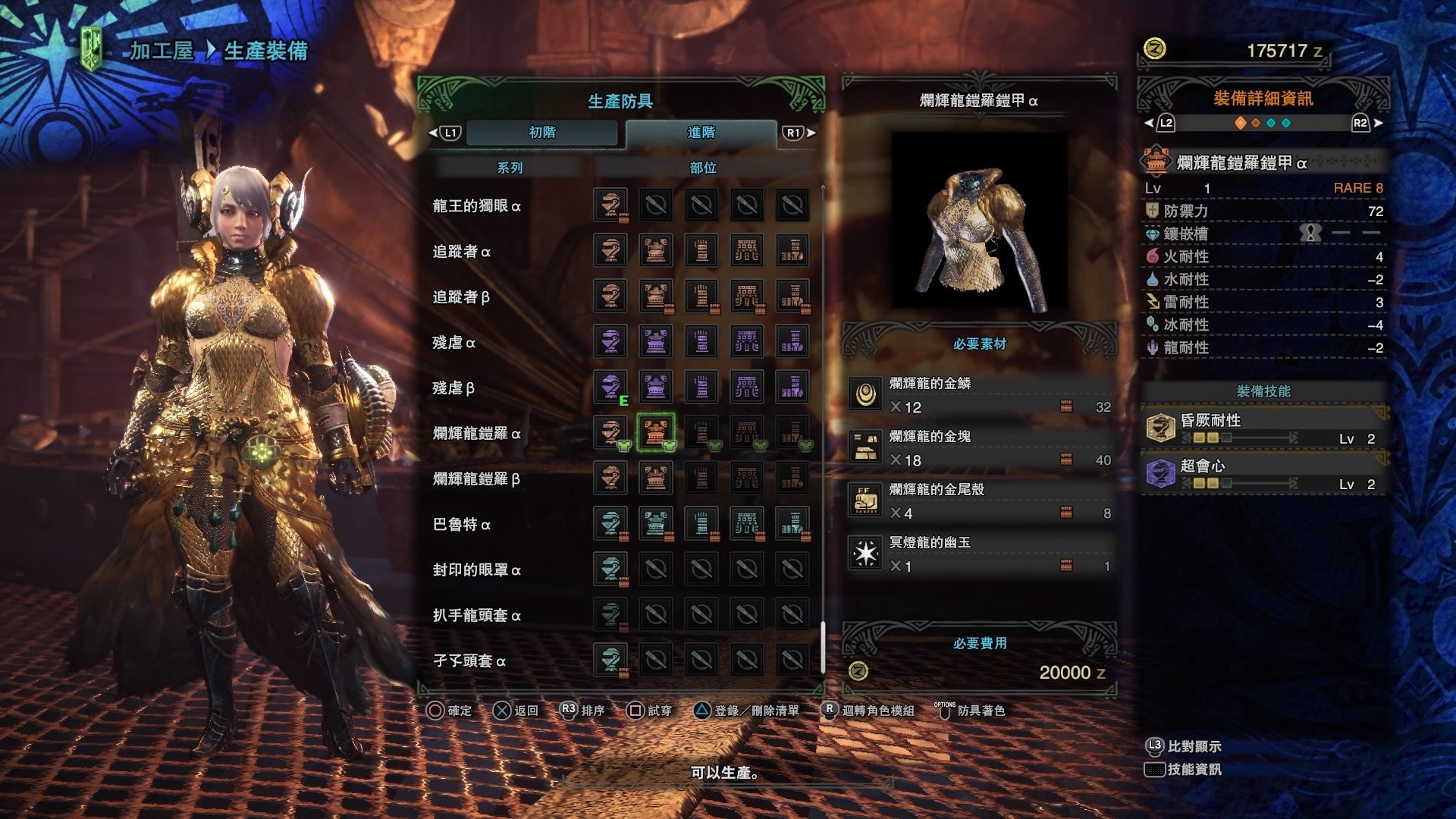Pick the 爛輝龍鎧羅α helmet icon
1456x819 pixels.
pos(610,432)
